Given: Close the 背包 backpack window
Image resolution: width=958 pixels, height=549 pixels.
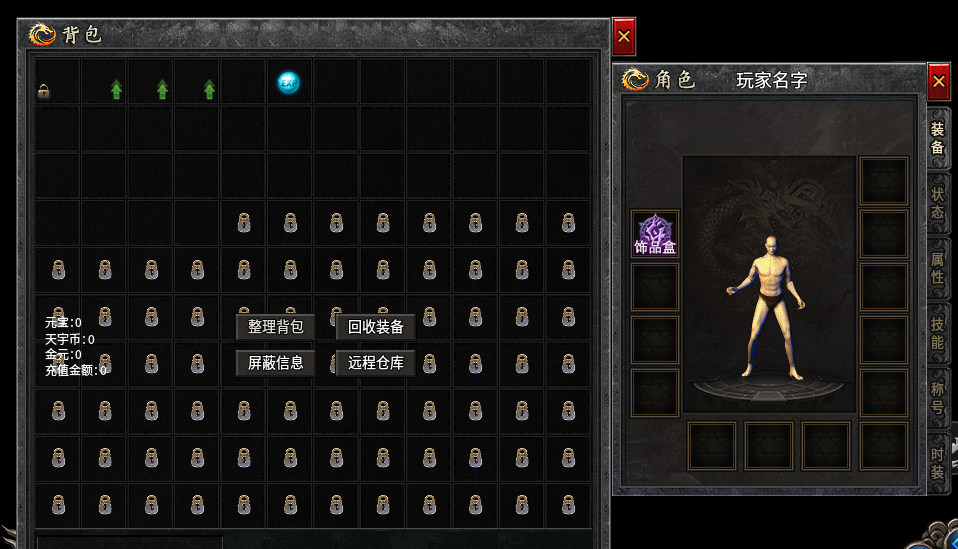Looking at the screenshot, I should click(x=624, y=37).
